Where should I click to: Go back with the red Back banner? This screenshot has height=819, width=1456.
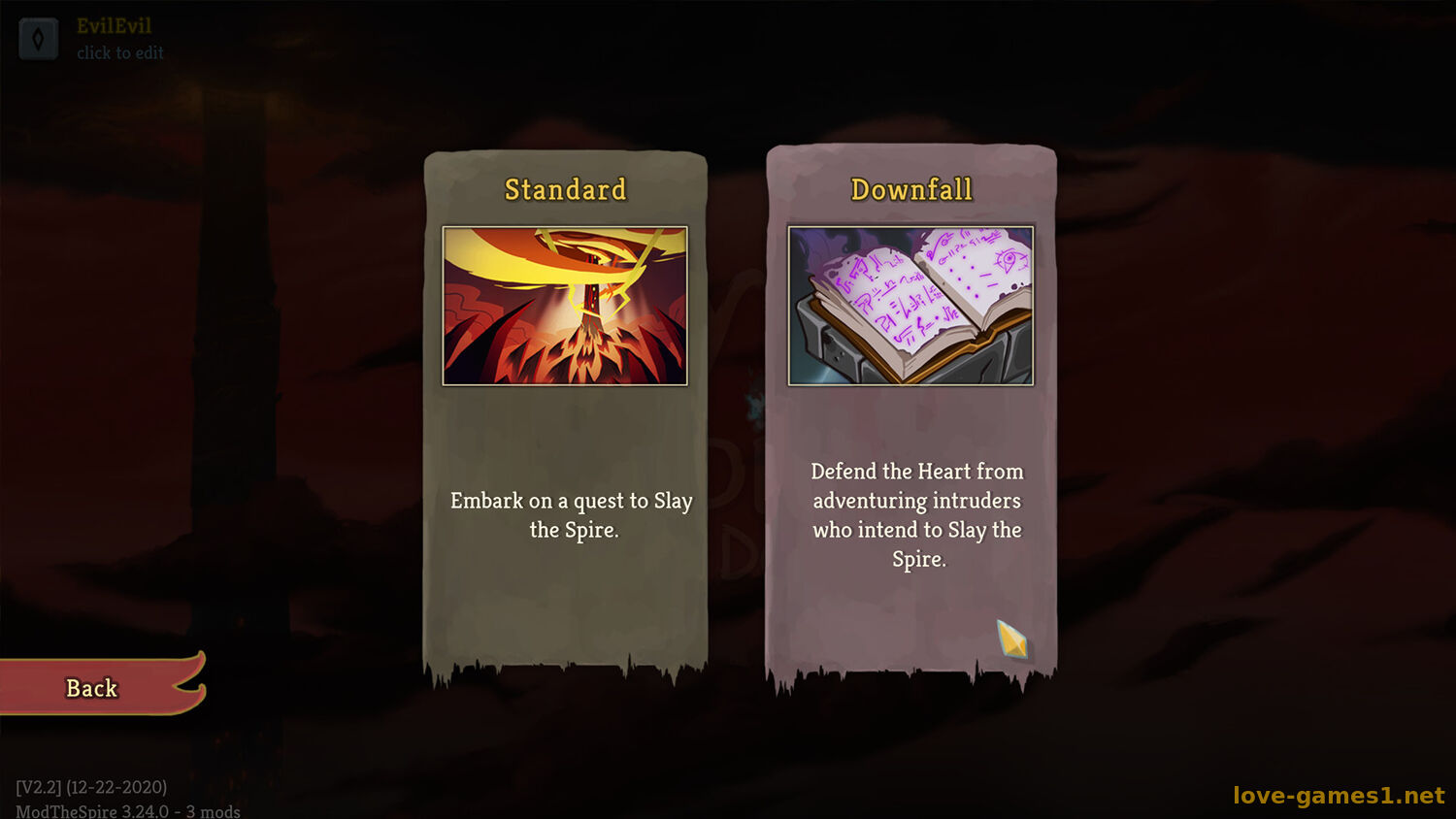pyautogui.click(x=93, y=687)
